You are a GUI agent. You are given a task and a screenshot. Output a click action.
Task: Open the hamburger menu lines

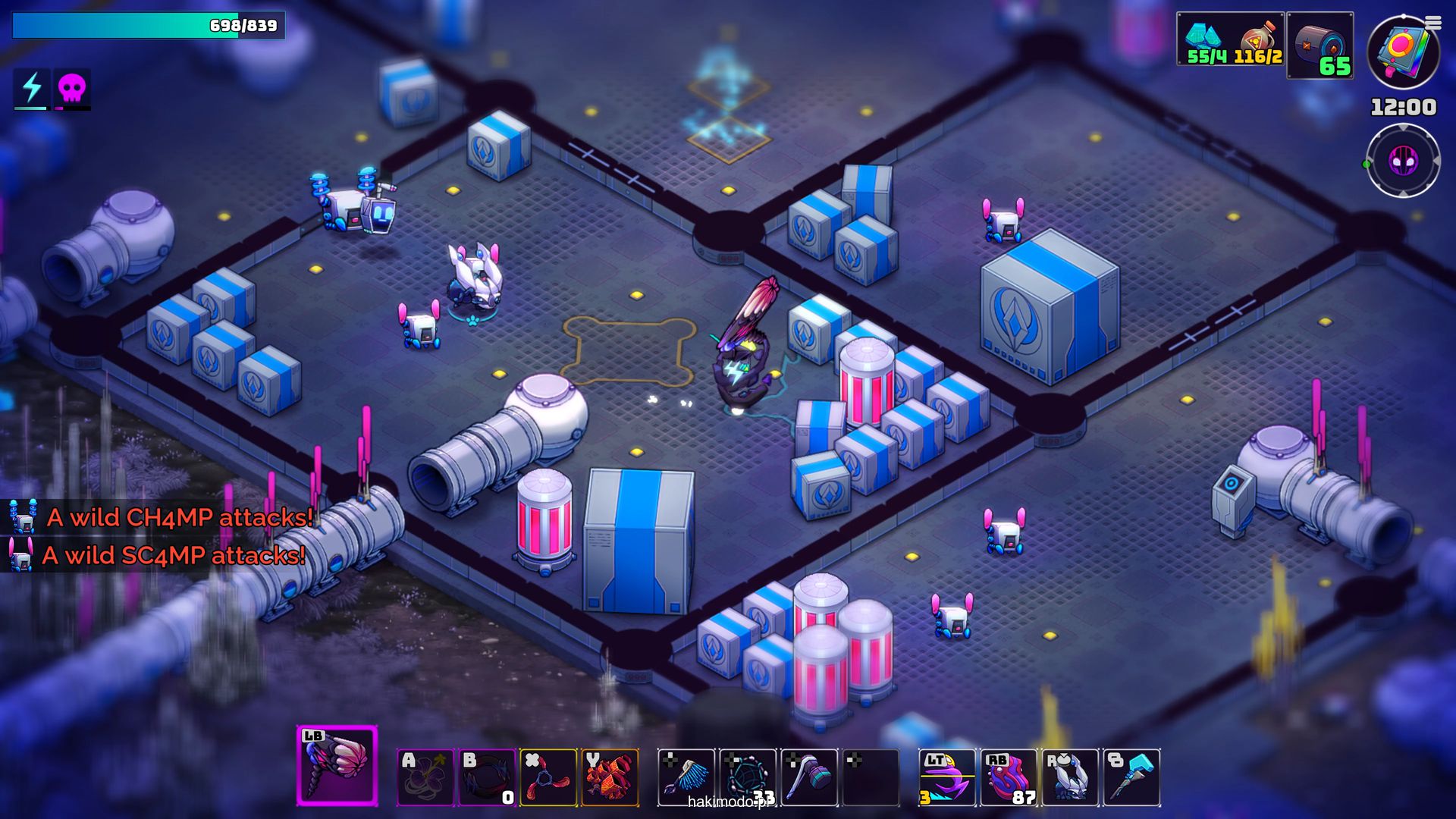pos(1433,24)
